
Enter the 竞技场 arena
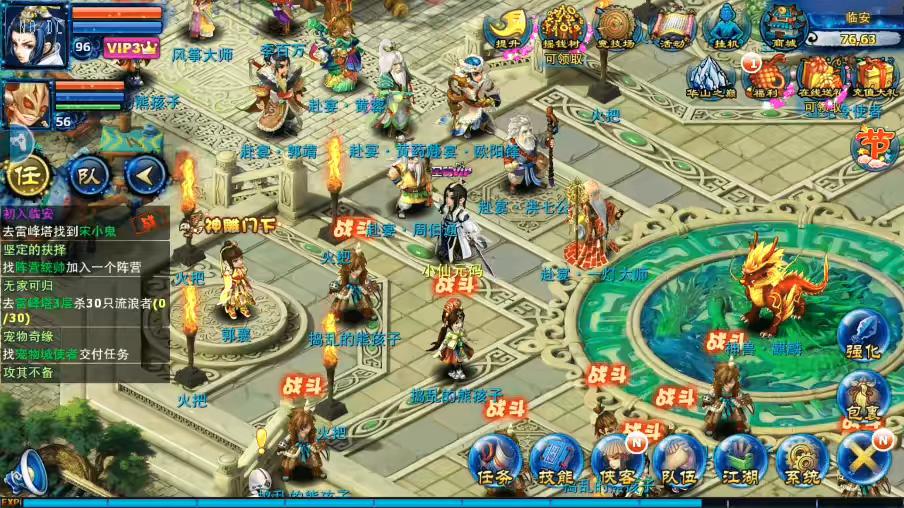coord(618,27)
